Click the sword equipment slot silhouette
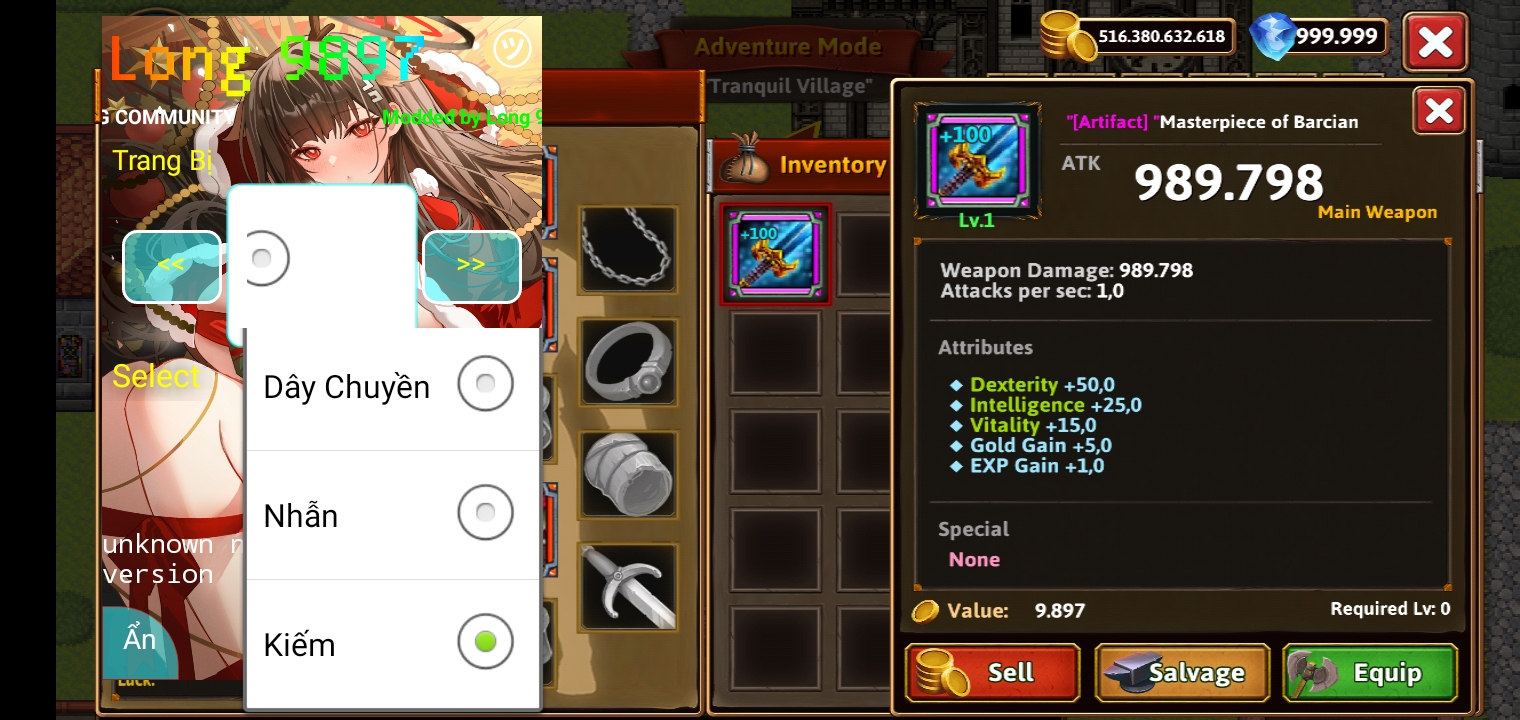This screenshot has height=720, width=1520. click(x=628, y=587)
